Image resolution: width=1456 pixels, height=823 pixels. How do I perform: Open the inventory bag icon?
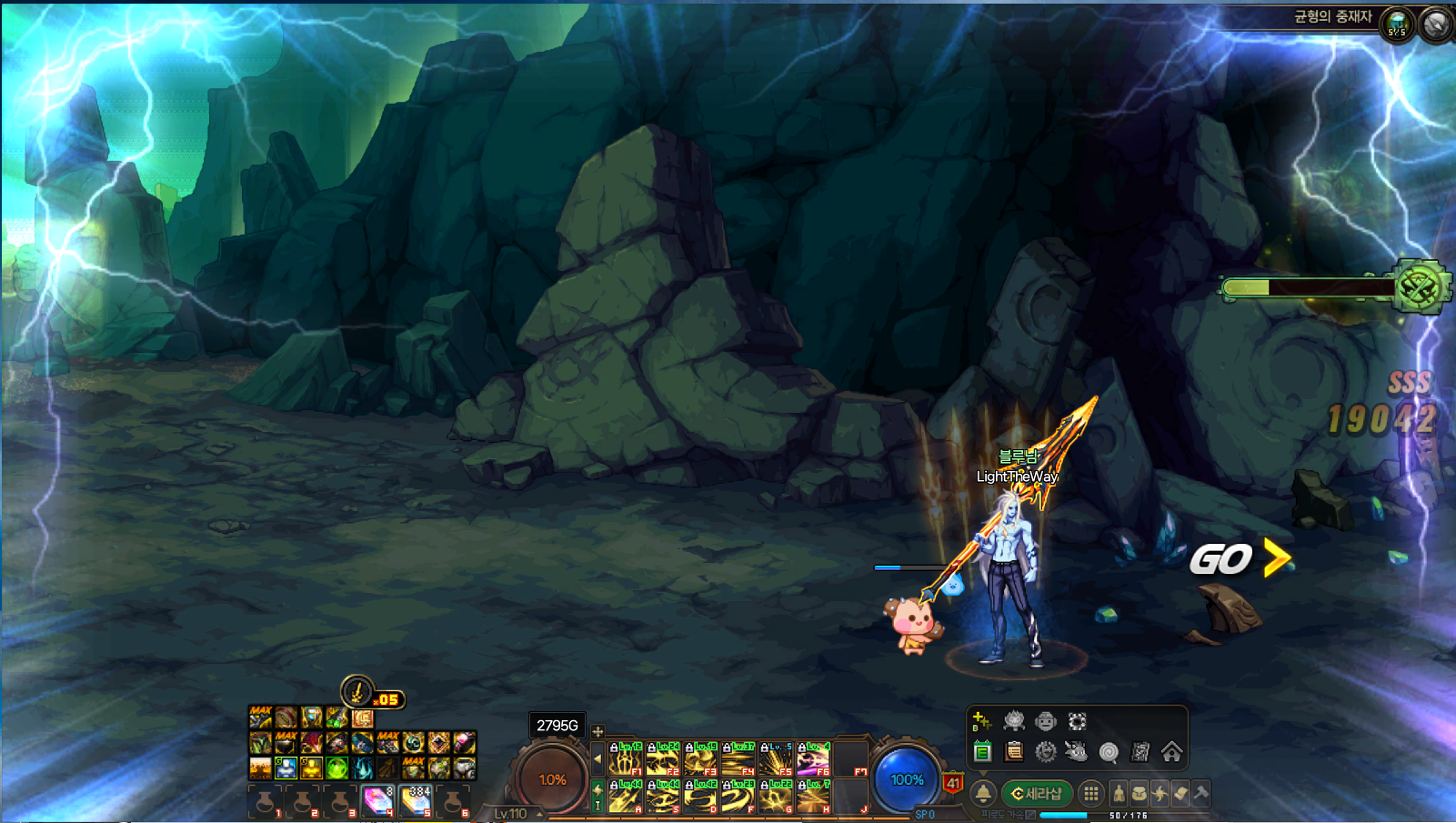pos(1139,794)
